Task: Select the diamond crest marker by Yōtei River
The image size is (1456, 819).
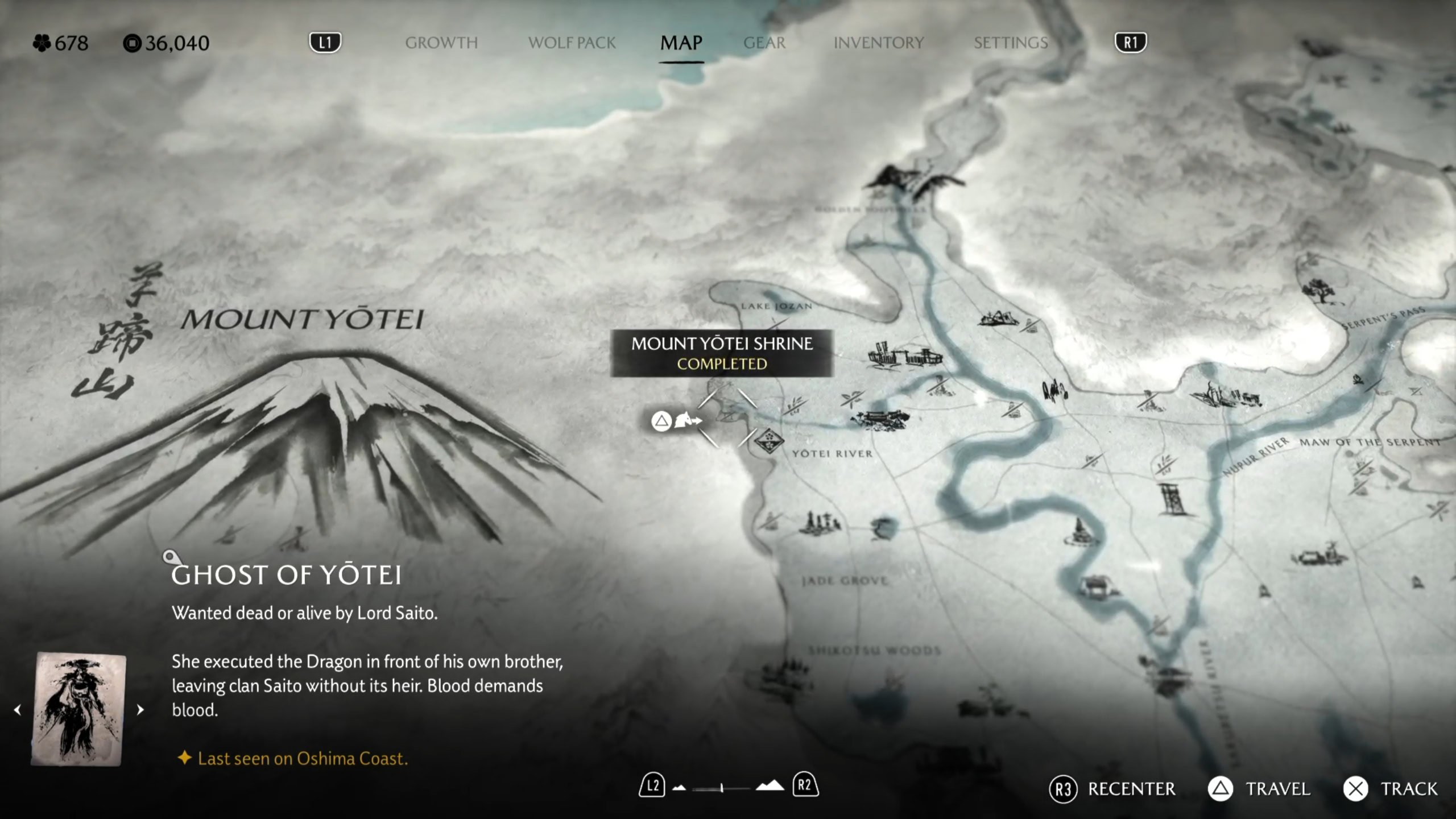Action: pyautogui.click(x=769, y=441)
